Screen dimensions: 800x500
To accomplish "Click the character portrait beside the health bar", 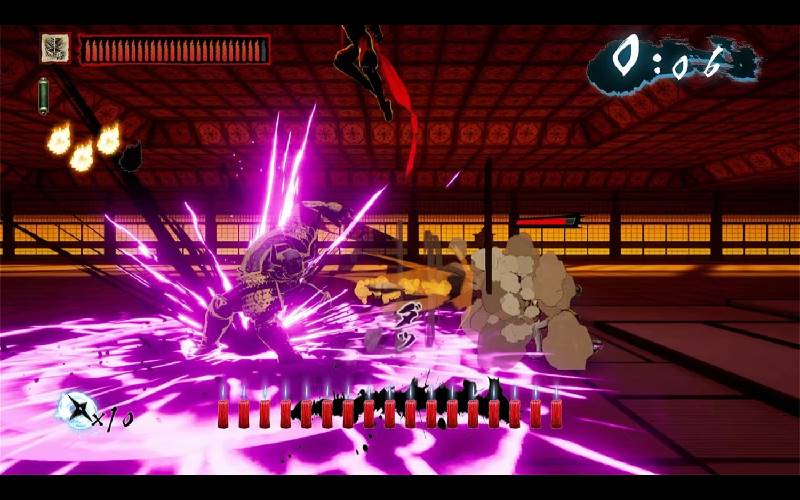I will 55,47.
